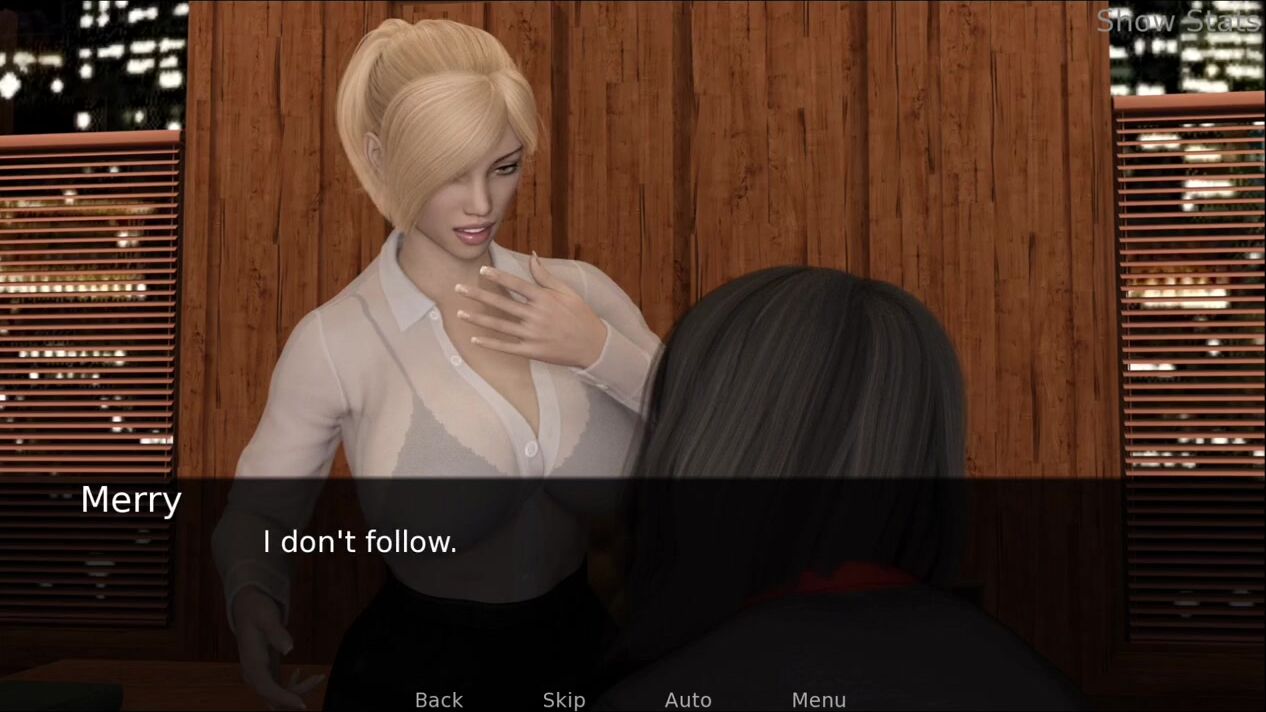This screenshot has width=1266, height=712.
Task: Turn on Auto dialogue advance
Action: (688, 700)
